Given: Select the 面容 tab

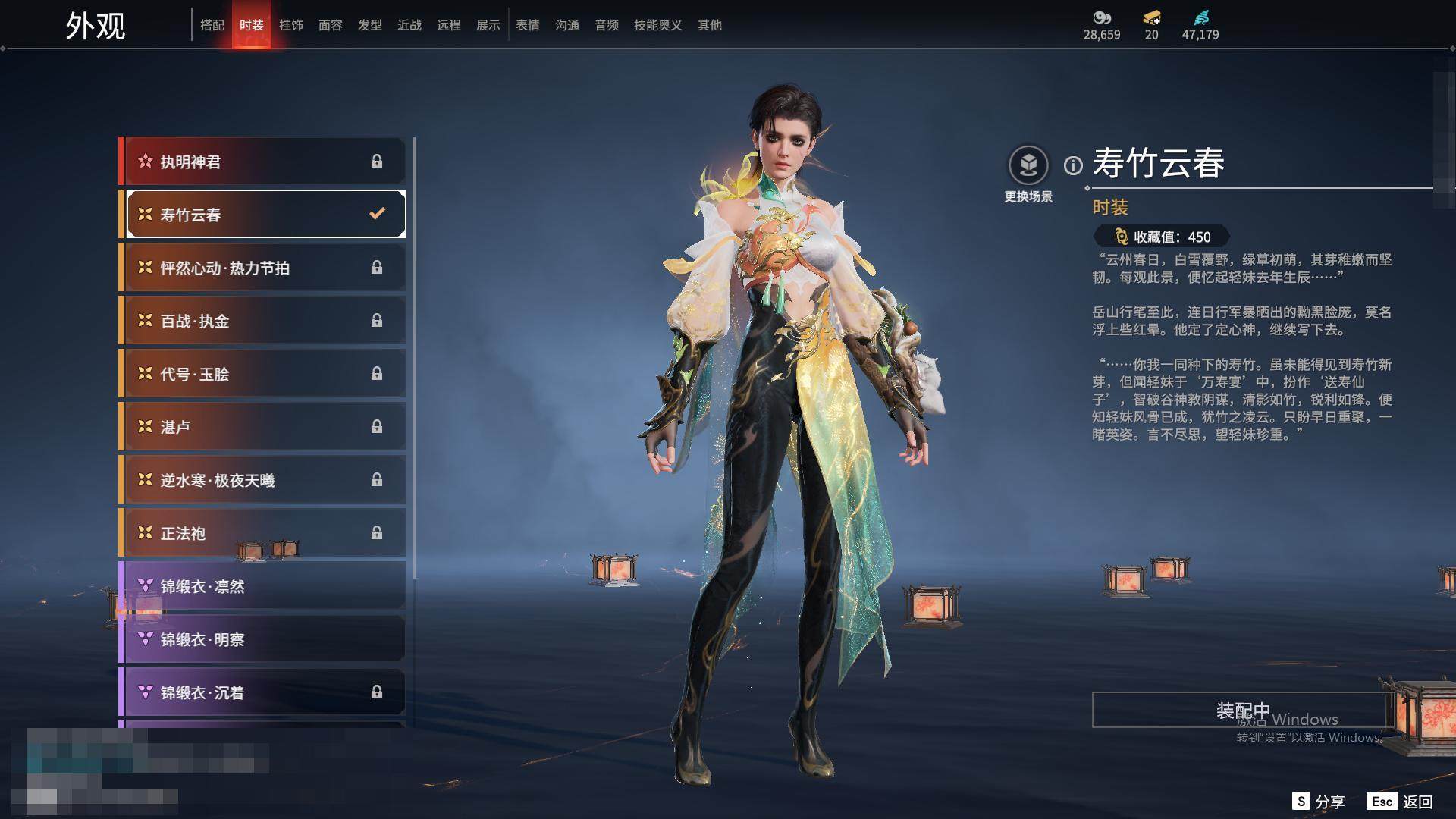Looking at the screenshot, I should pyautogui.click(x=330, y=25).
